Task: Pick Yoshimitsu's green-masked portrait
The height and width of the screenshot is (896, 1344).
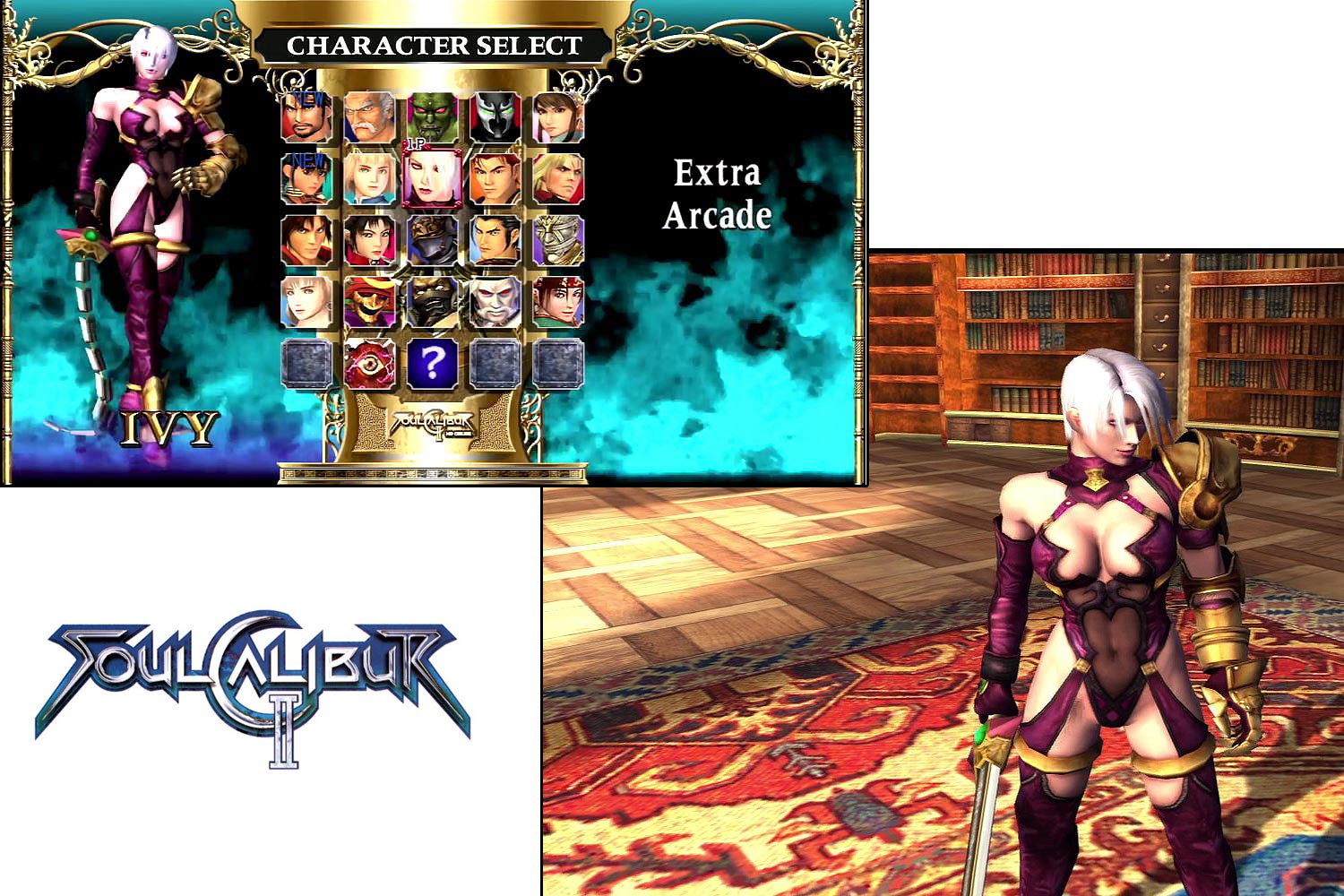Action: [x=432, y=115]
